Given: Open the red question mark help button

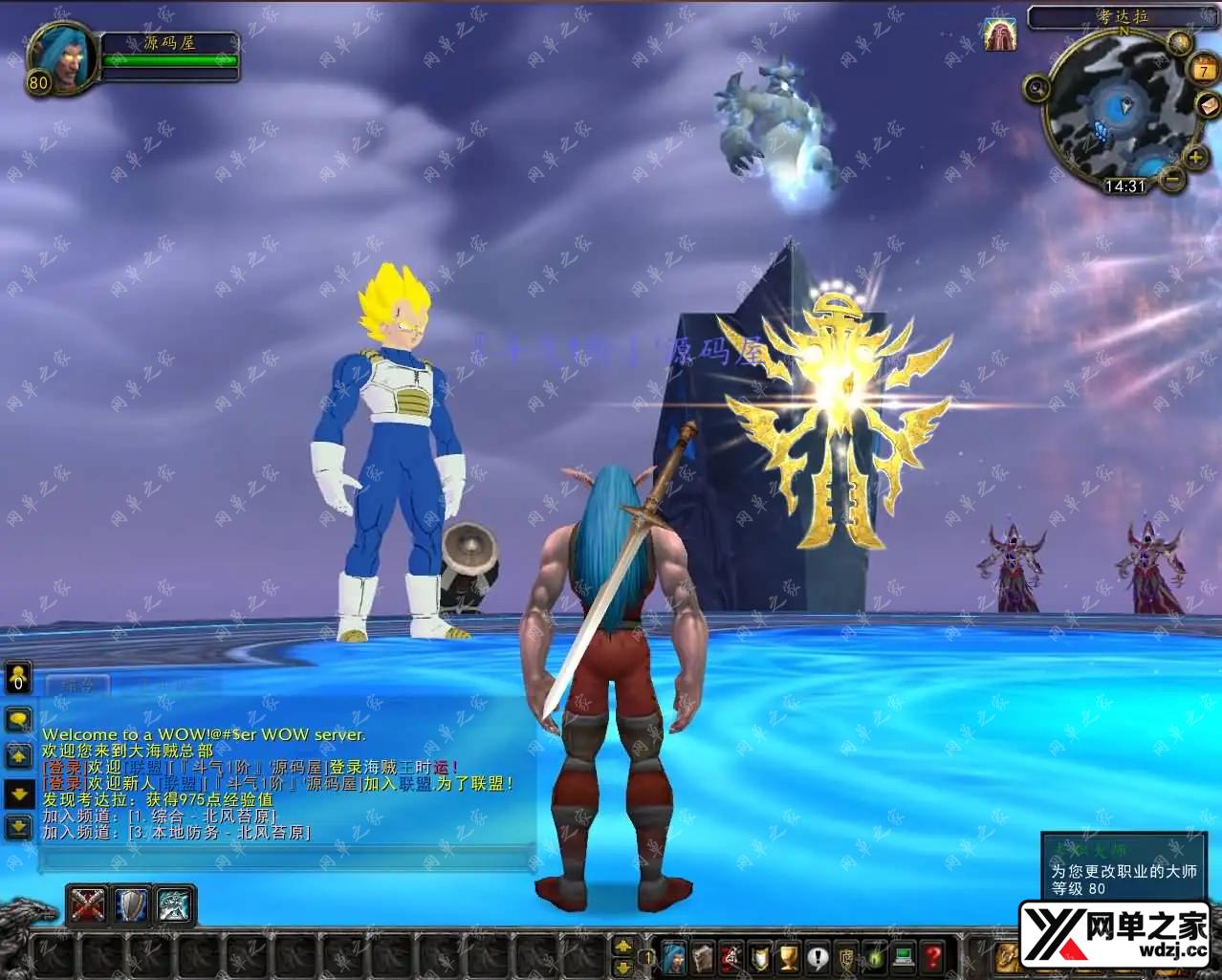Looking at the screenshot, I should pyautogui.click(x=933, y=955).
